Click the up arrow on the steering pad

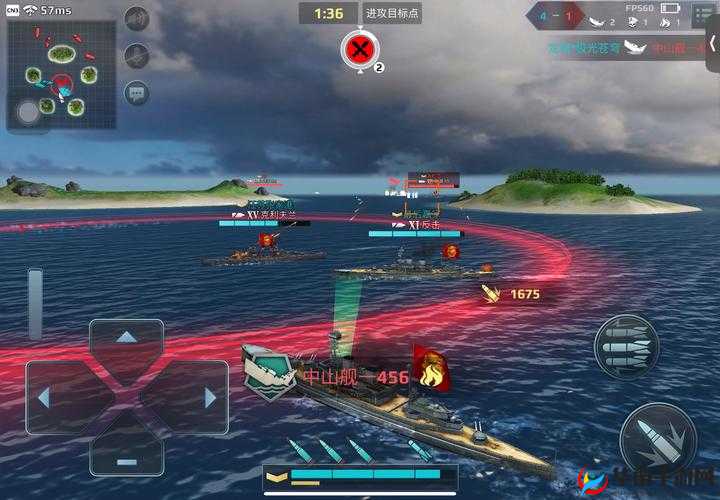[126, 341]
